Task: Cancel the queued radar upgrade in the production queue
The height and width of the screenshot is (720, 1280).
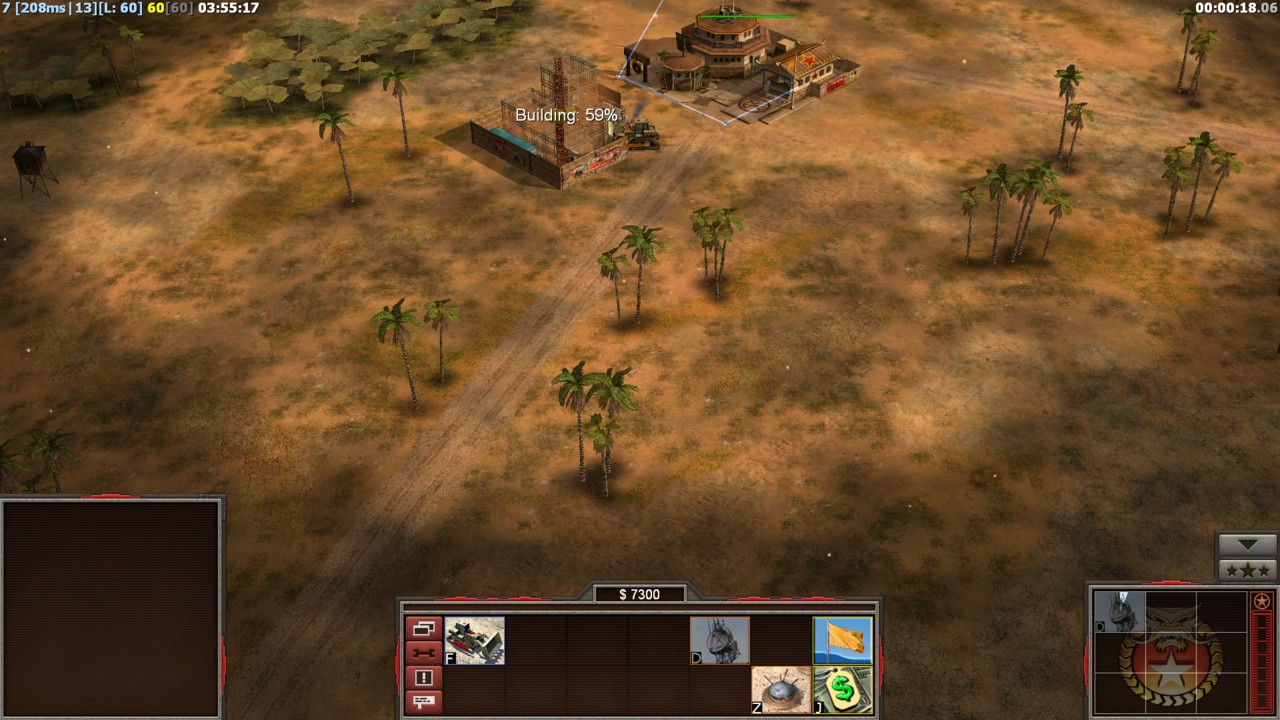Action: click(x=1119, y=612)
